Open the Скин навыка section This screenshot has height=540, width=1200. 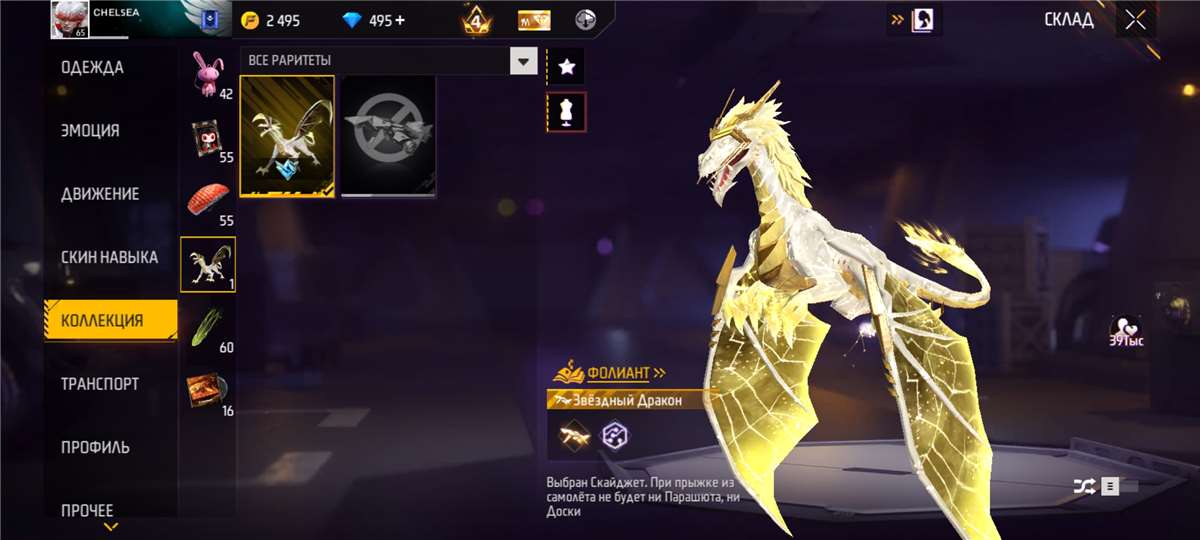109,257
